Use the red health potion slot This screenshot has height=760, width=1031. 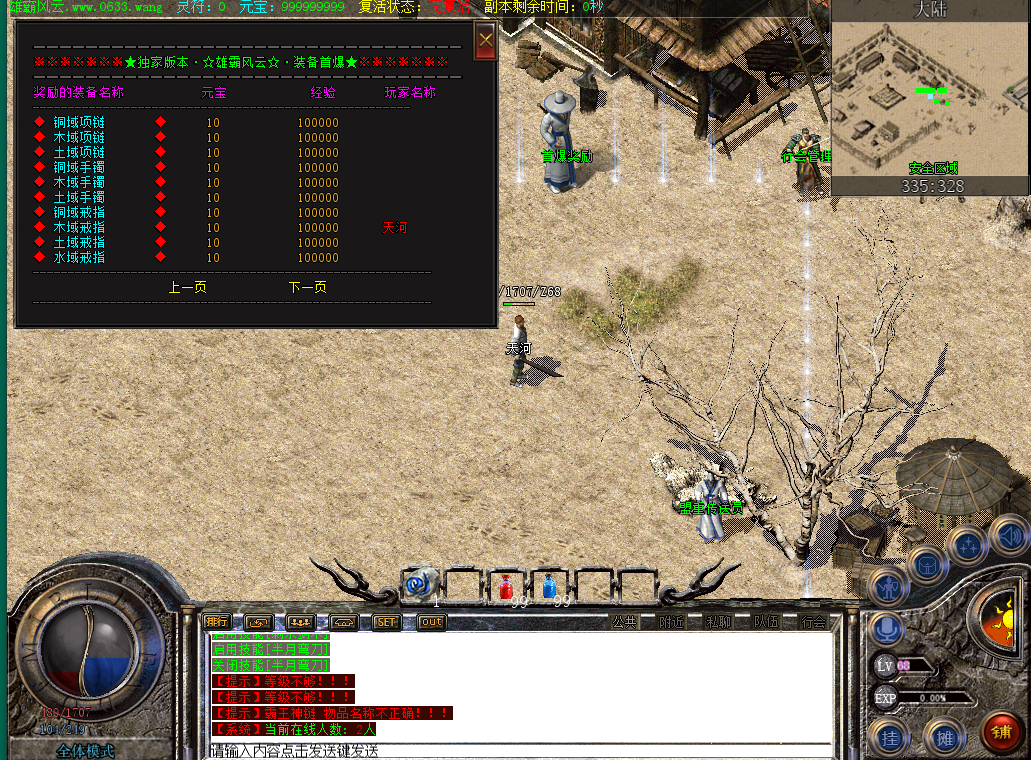pos(507,586)
